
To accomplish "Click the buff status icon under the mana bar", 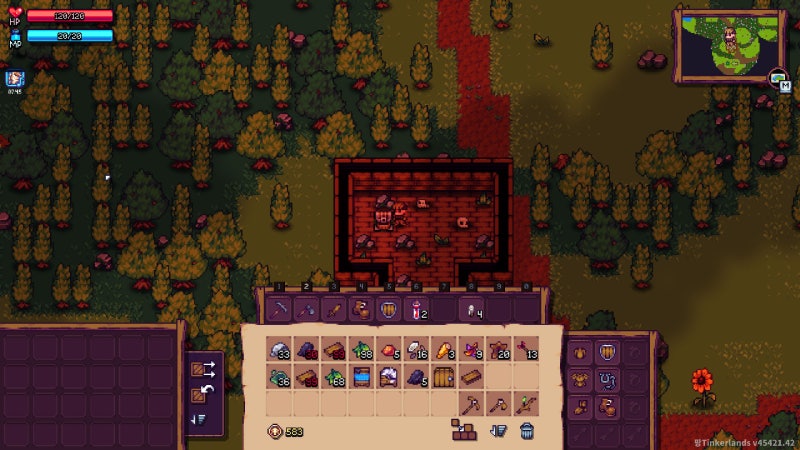I will click(14, 78).
